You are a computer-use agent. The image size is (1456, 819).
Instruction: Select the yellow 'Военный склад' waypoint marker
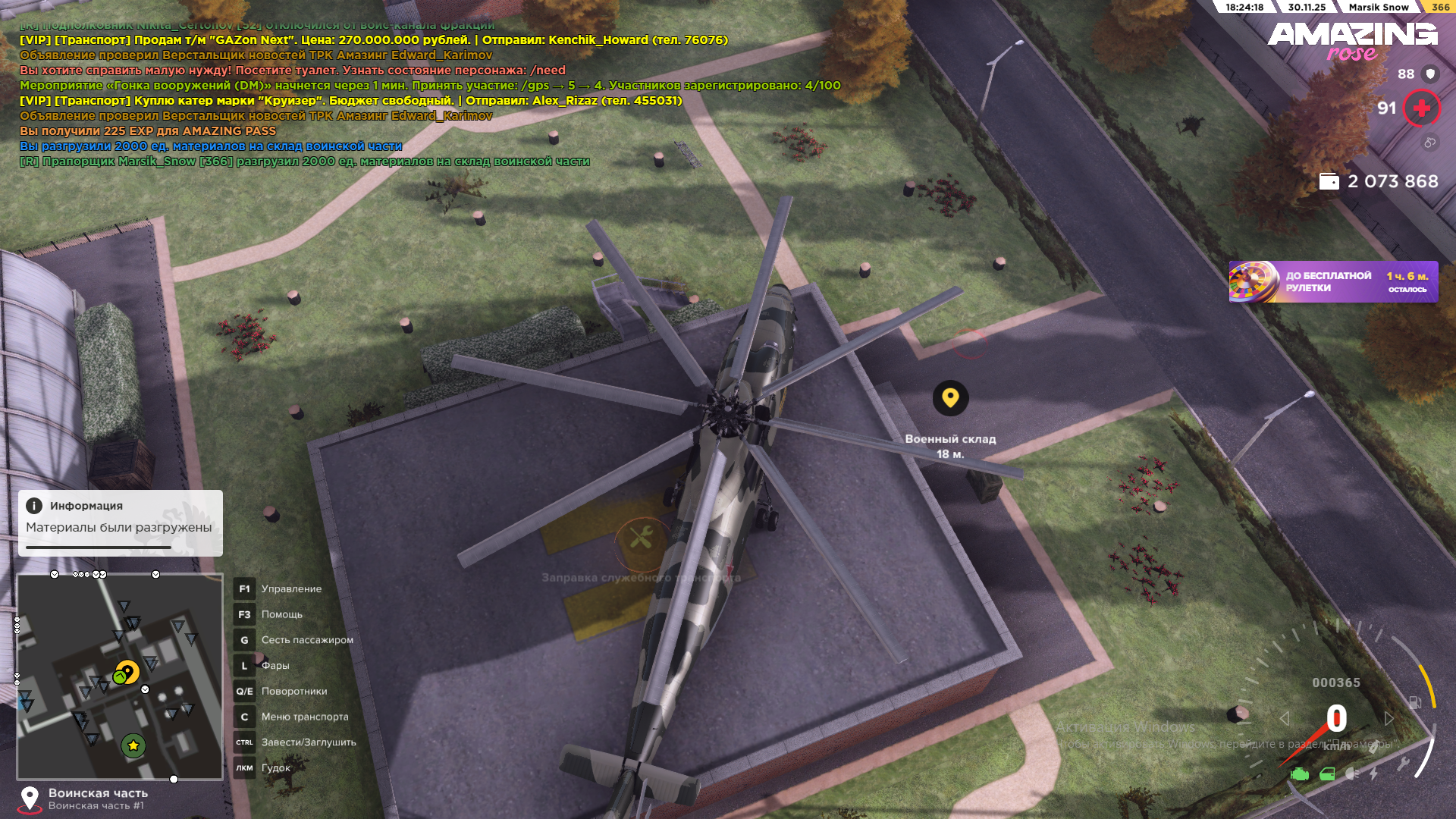pyautogui.click(x=950, y=398)
